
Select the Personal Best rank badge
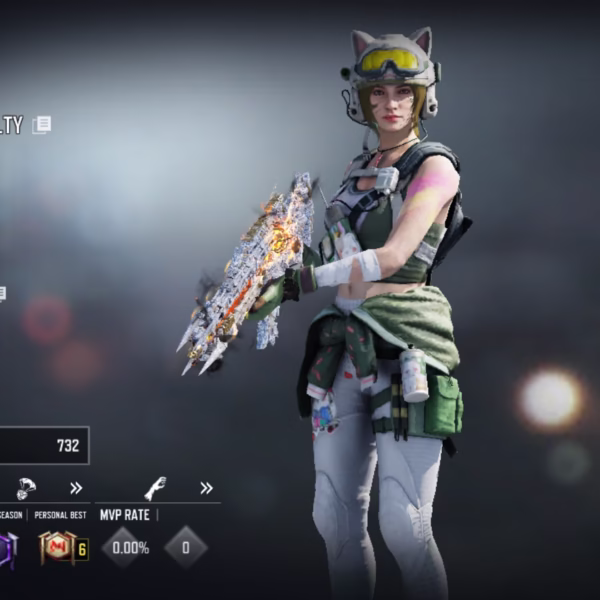pos(56,547)
